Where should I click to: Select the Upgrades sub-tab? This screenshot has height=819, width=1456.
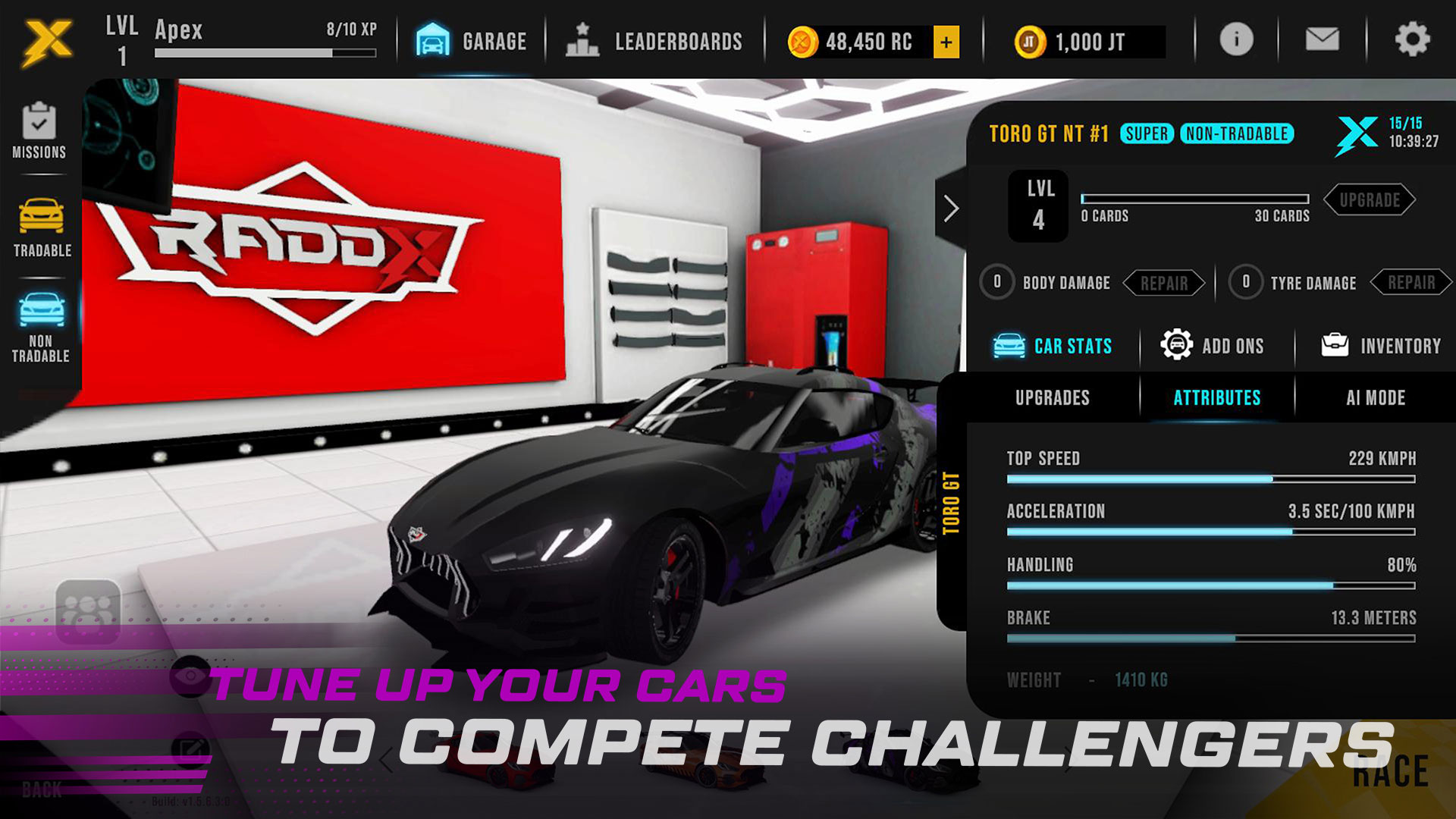tap(1053, 398)
